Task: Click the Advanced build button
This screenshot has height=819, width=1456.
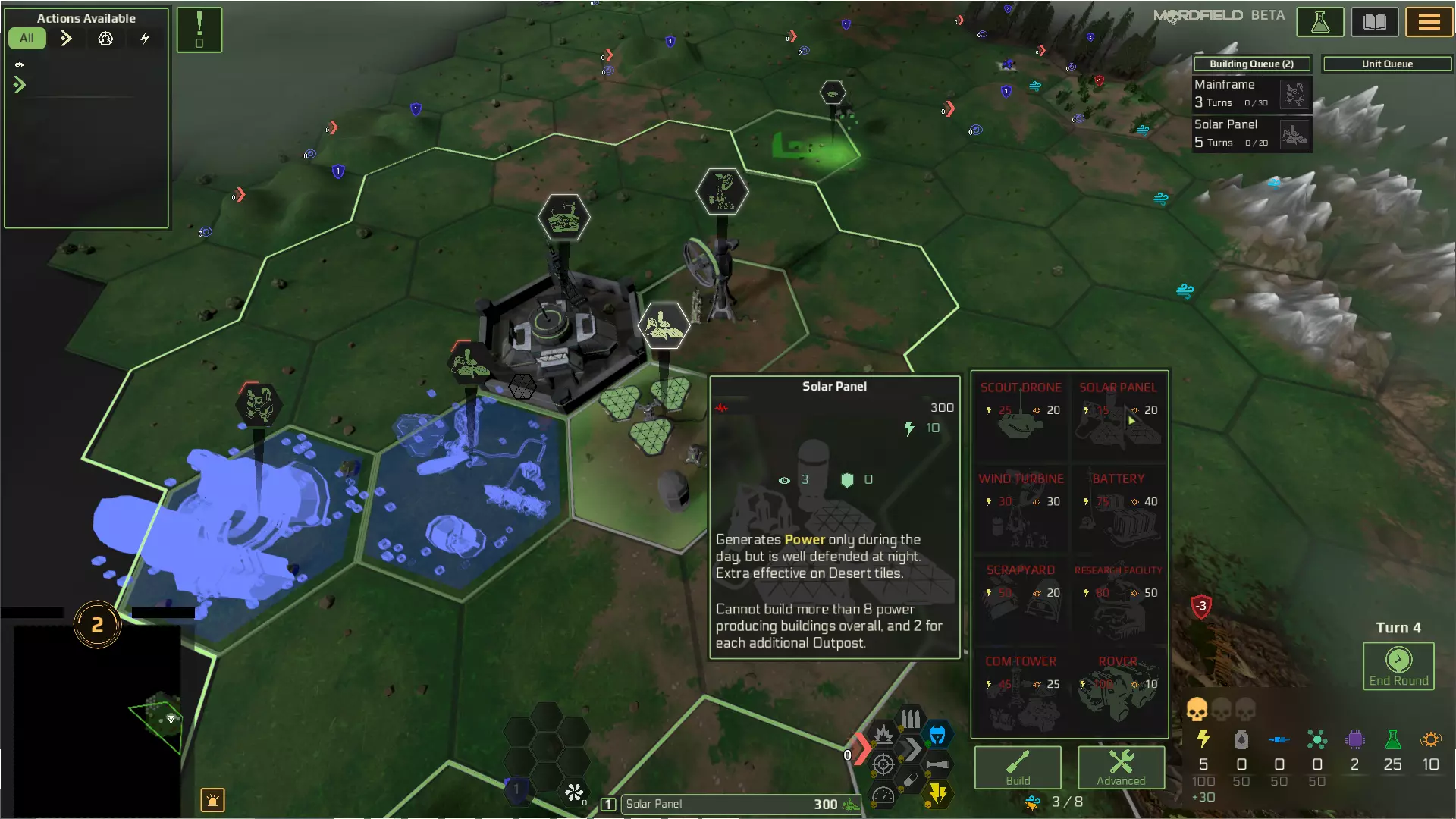Action: pos(1121,767)
